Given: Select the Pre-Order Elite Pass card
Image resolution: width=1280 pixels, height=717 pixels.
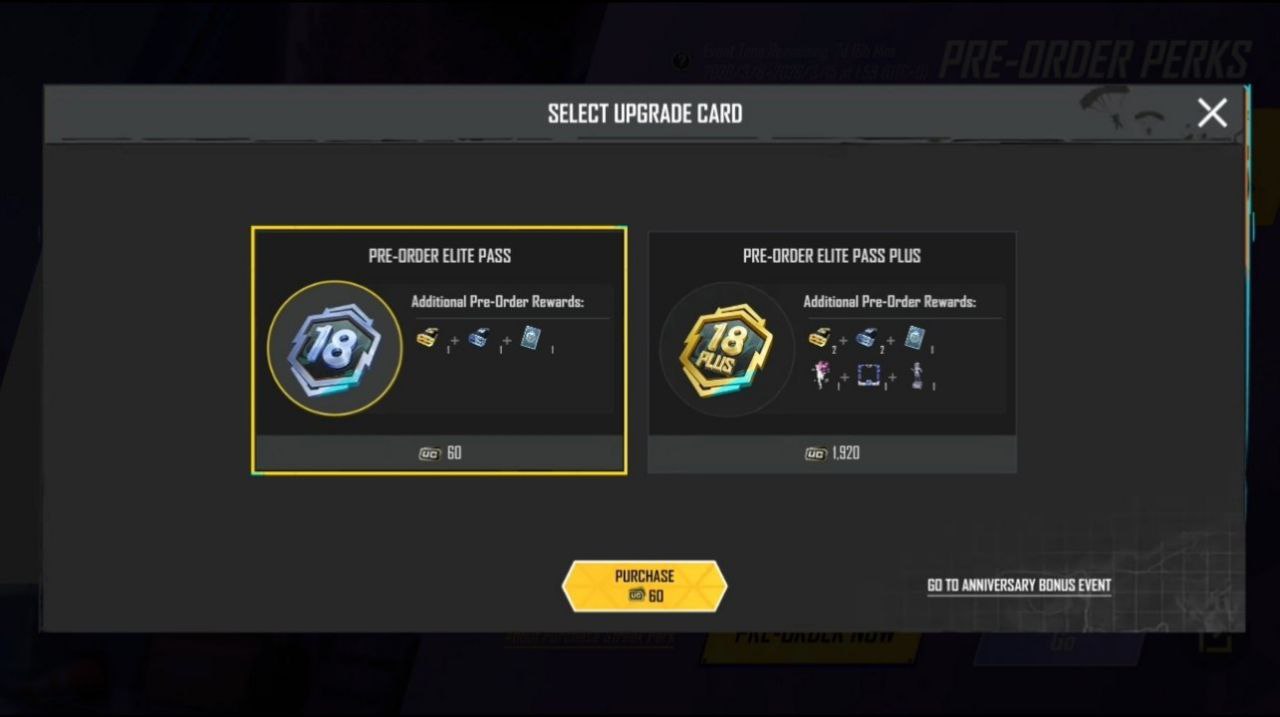Looking at the screenshot, I should [x=439, y=350].
